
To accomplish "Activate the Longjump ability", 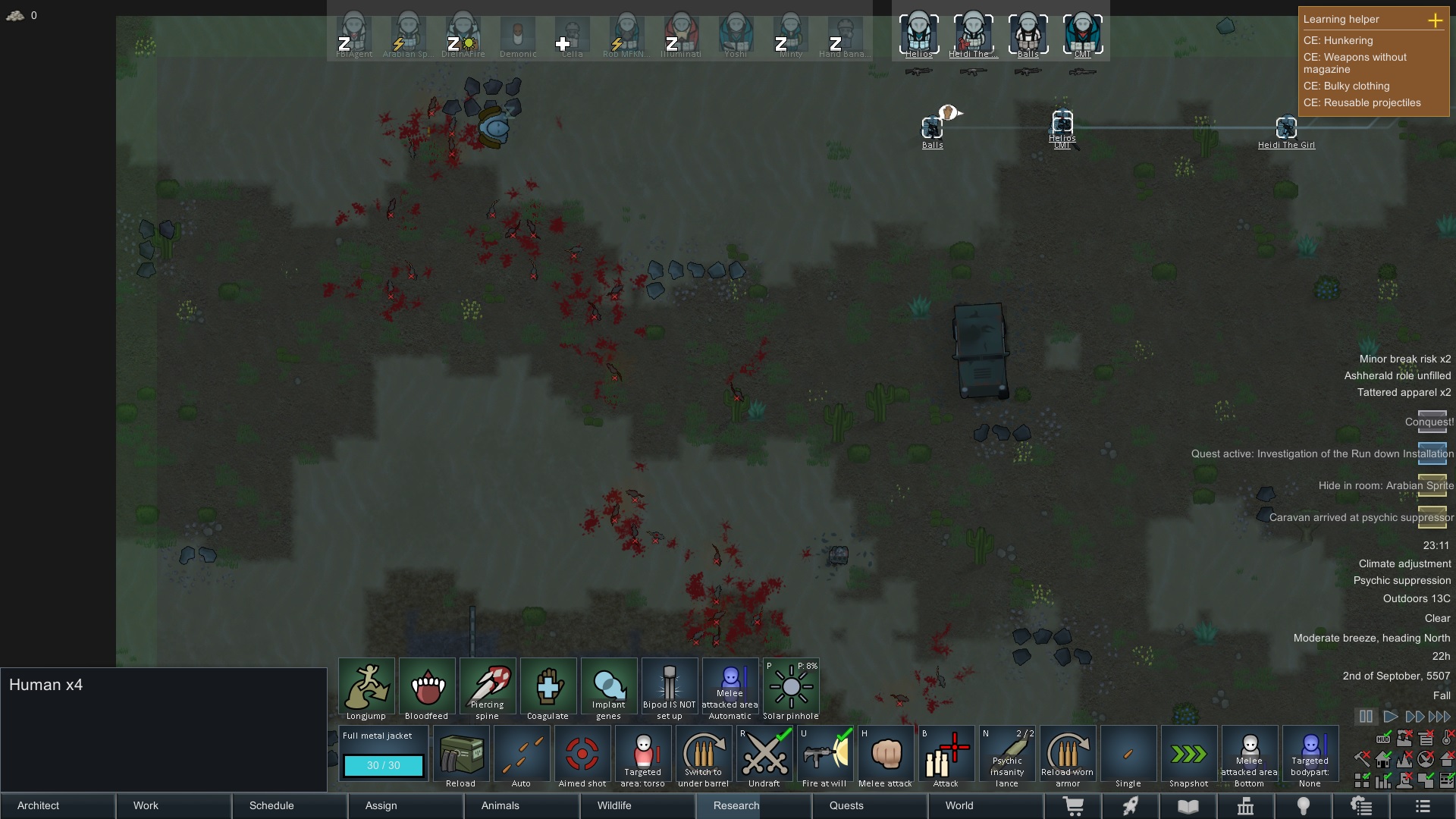I will [x=367, y=686].
